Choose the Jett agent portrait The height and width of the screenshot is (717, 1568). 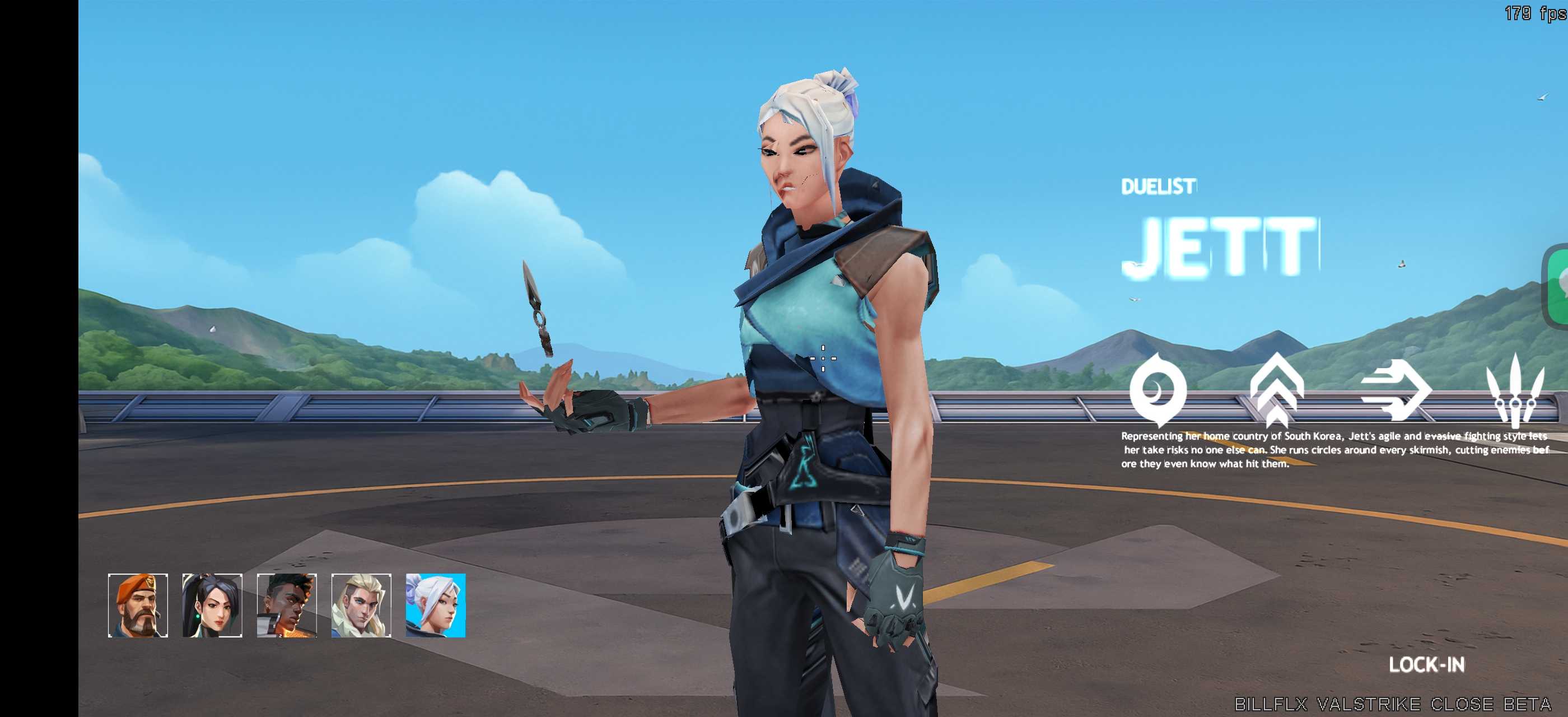point(436,605)
